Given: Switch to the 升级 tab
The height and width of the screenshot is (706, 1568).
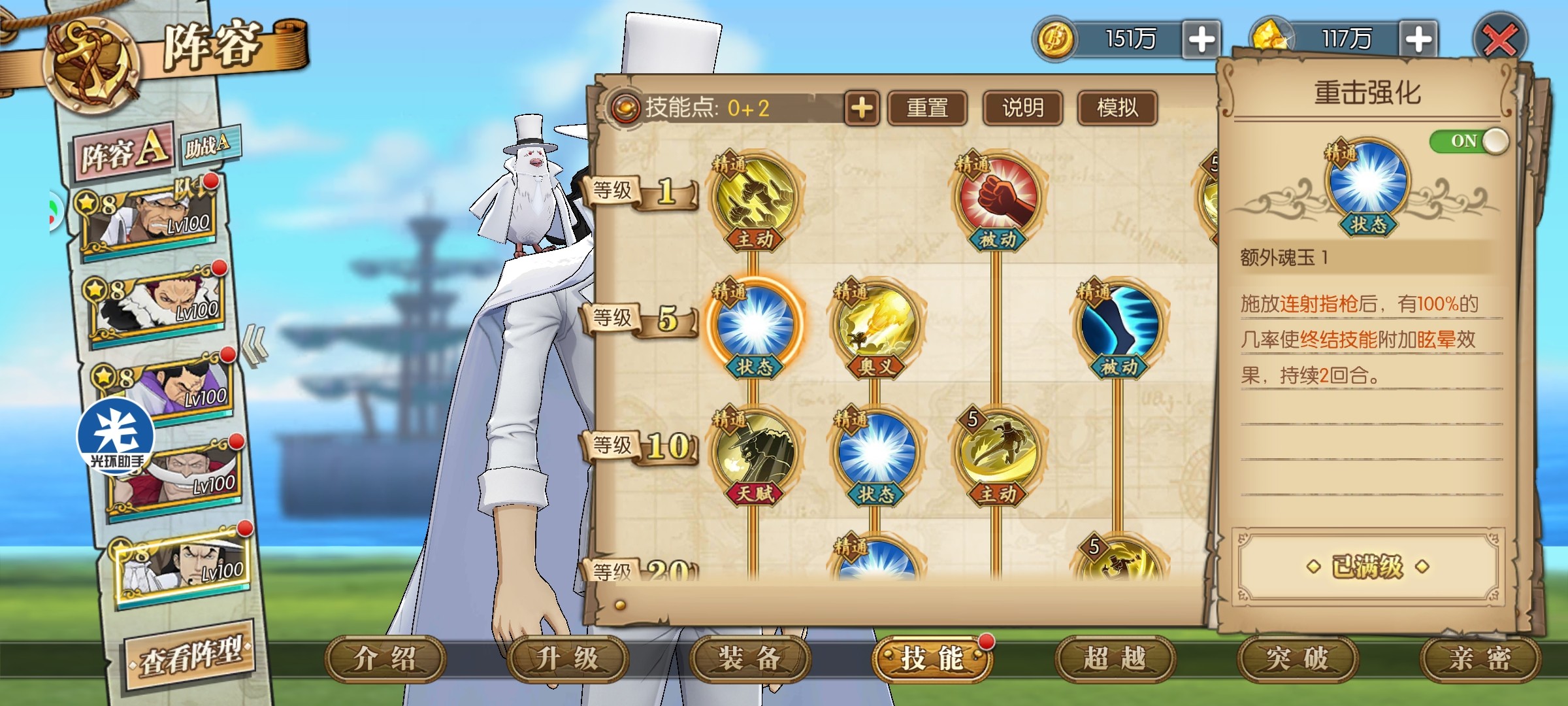Looking at the screenshot, I should (567, 658).
